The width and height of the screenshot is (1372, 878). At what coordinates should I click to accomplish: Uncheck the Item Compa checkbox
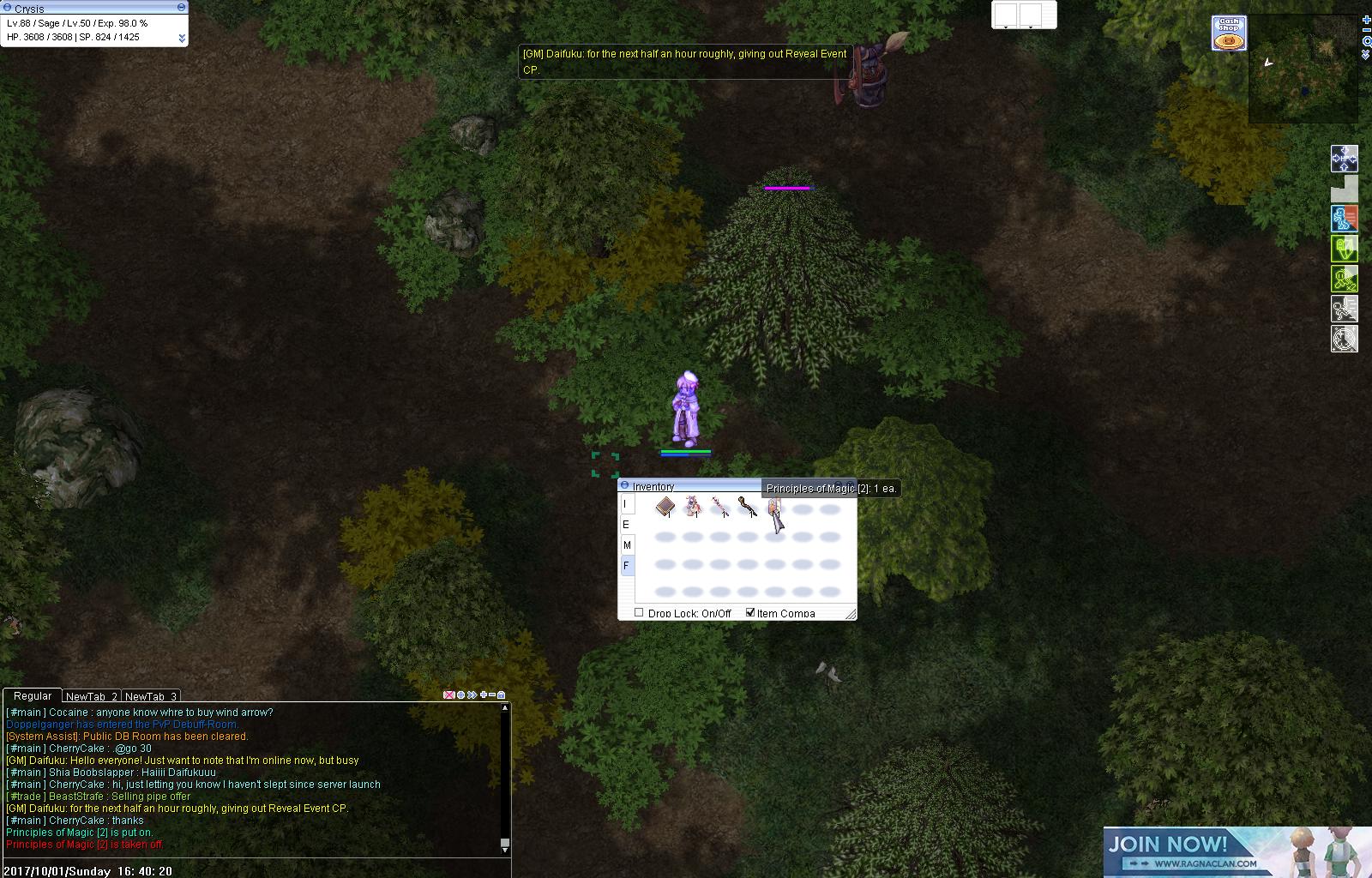(x=751, y=612)
